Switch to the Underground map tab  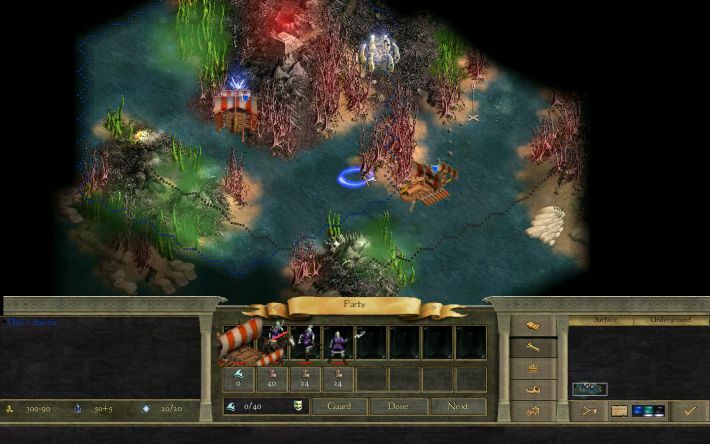click(x=667, y=320)
